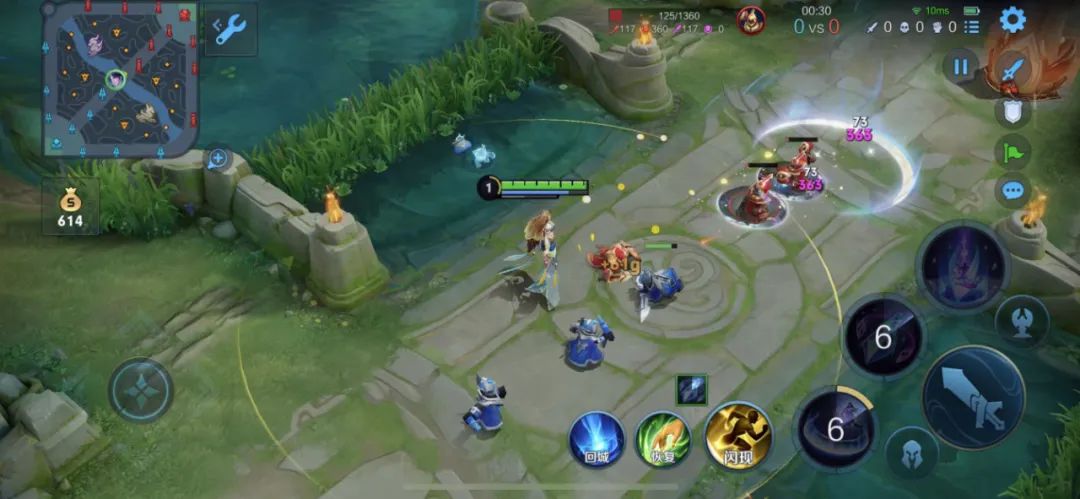This screenshot has width=1080, height=499.
Task: Click the plus bubble below the minimap
Action: [x=217, y=158]
